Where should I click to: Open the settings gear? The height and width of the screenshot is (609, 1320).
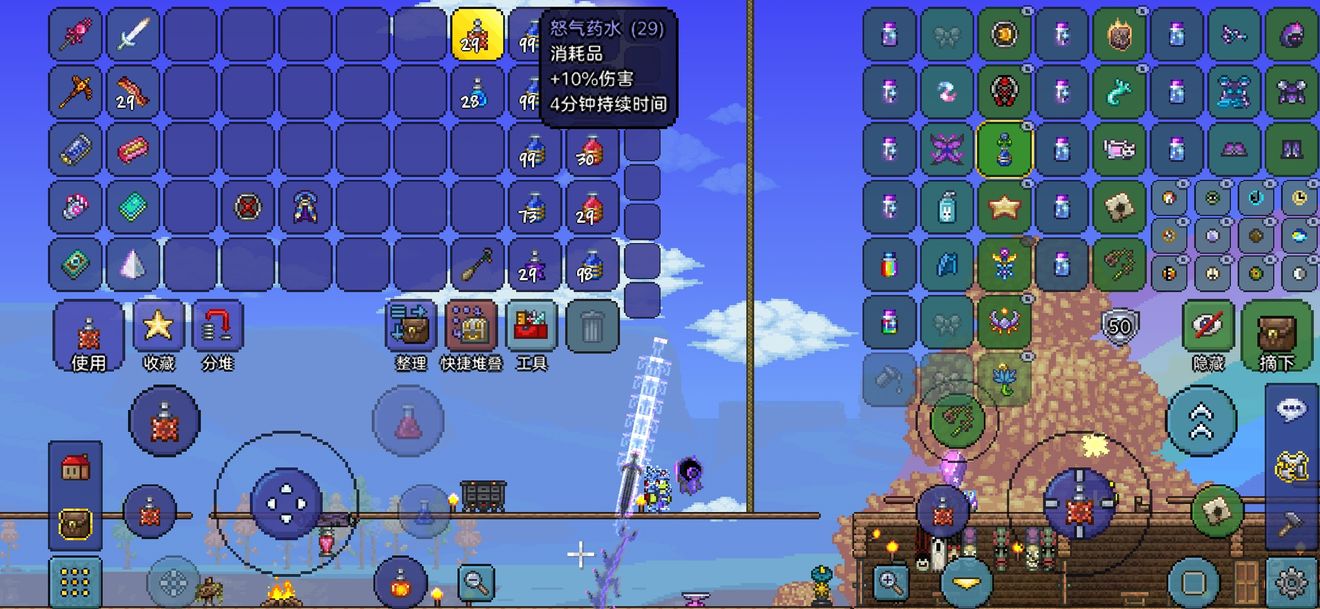click(x=1291, y=581)
